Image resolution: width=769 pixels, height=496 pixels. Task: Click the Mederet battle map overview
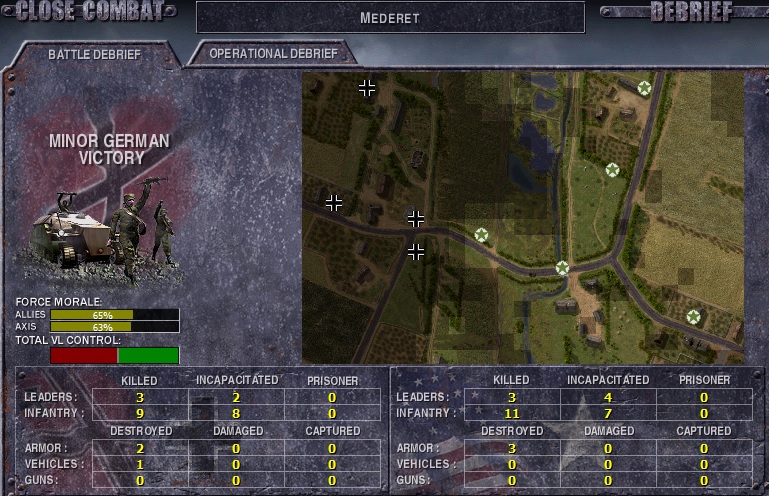click(523, 217)
